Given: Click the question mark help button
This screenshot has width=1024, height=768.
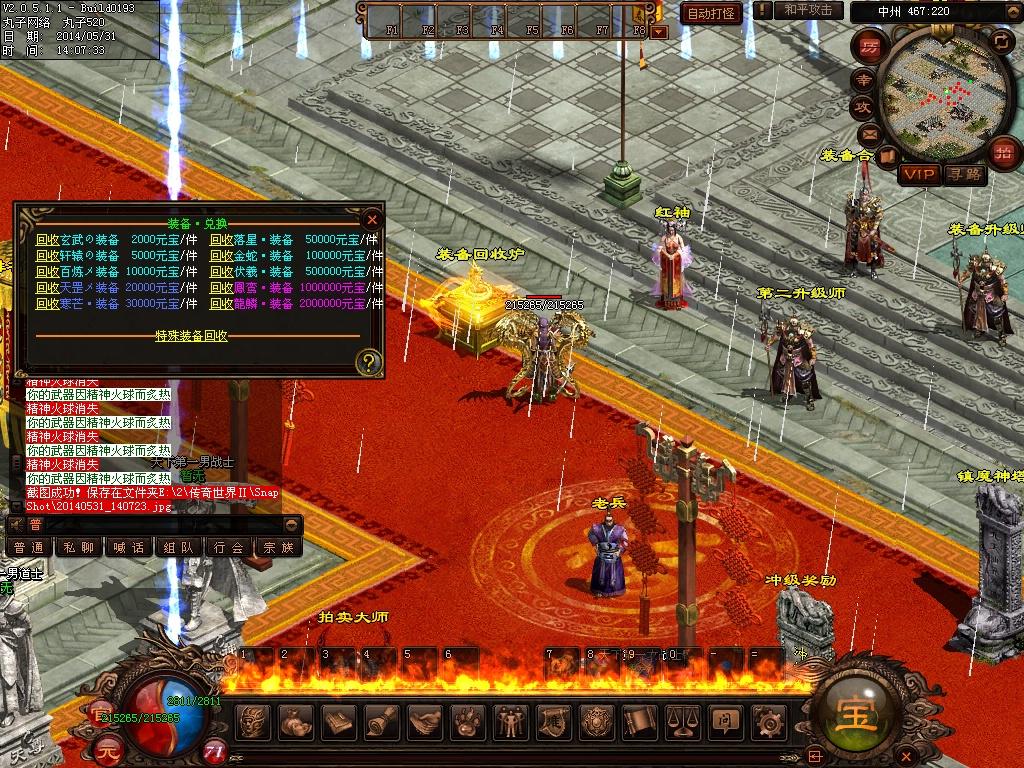Looking at the screenshot, I should (x=369, y=361).
